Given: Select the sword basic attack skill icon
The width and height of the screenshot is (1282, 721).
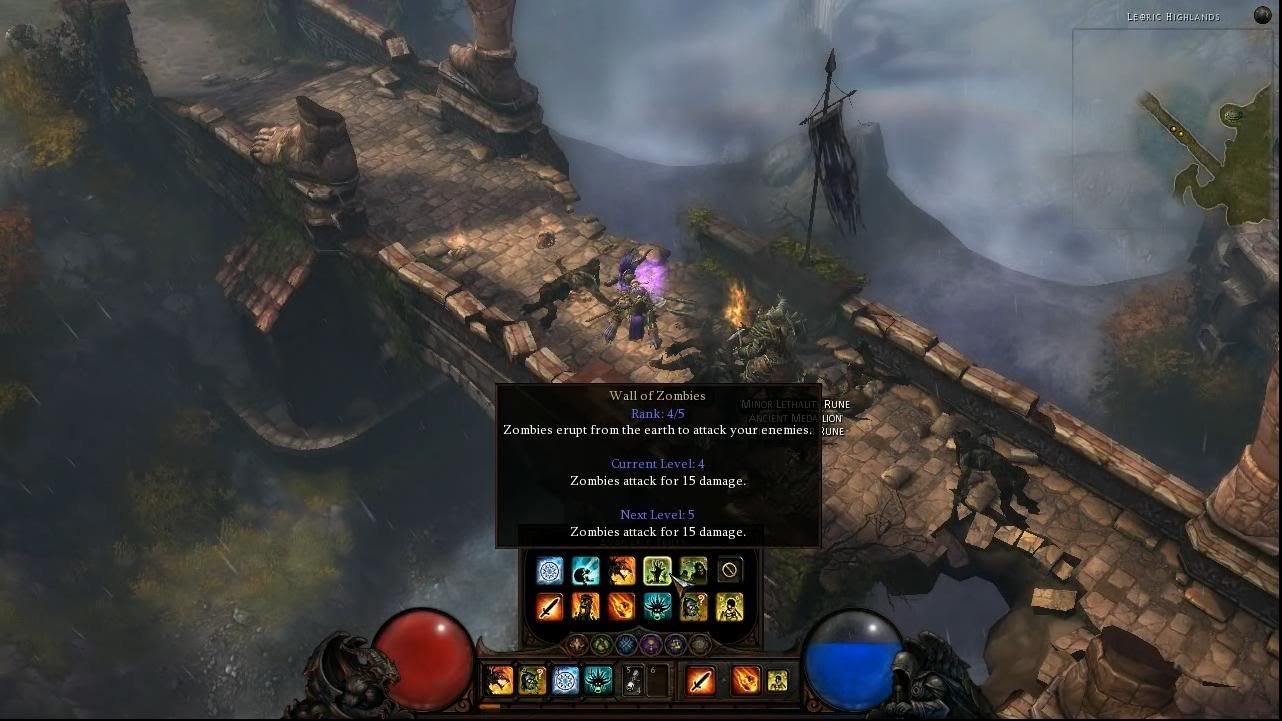Looking at the screenshot, I should coord(549,605).
